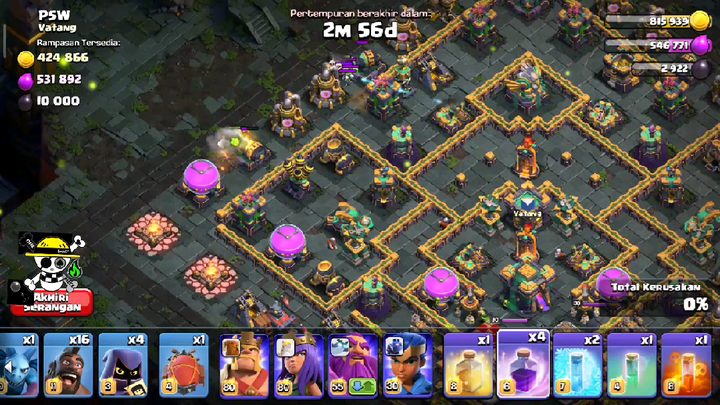720x405 pixels.
Task: Select the teal-green spell card
Action: (630, 367)
